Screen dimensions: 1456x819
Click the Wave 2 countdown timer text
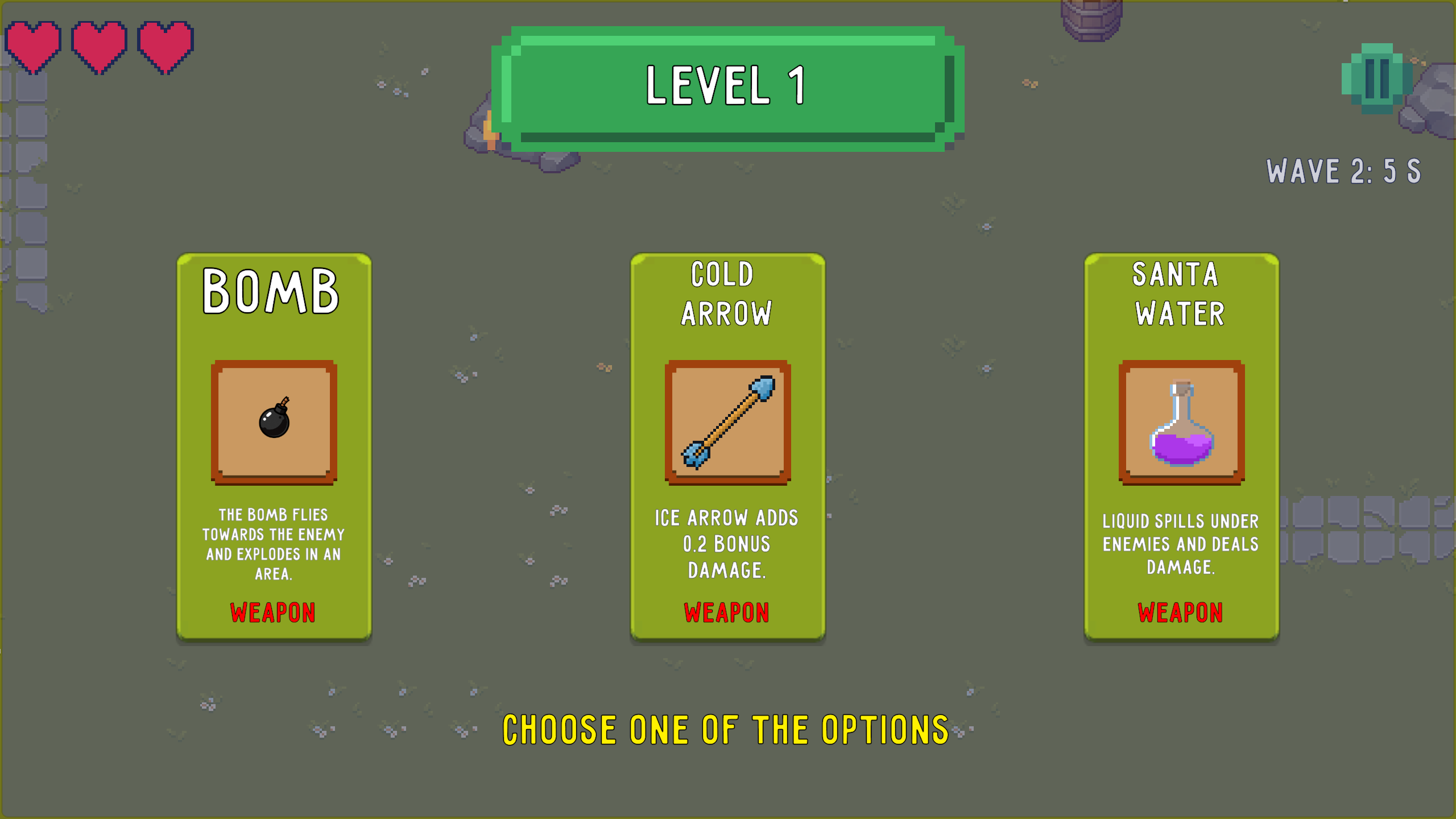point(1344,171)
